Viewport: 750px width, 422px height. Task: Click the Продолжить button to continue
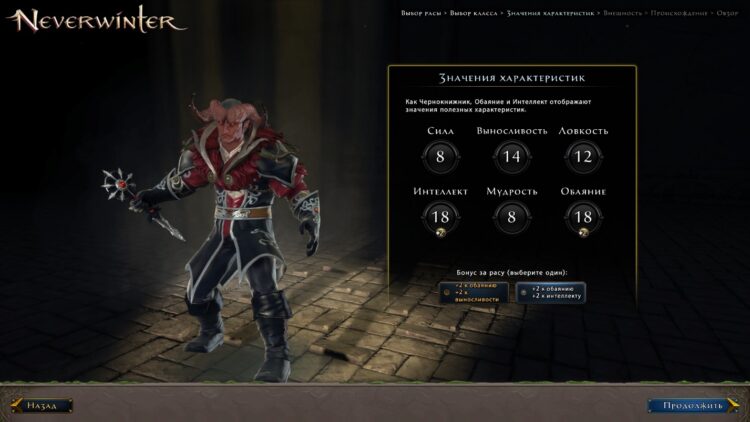(685, 405)
